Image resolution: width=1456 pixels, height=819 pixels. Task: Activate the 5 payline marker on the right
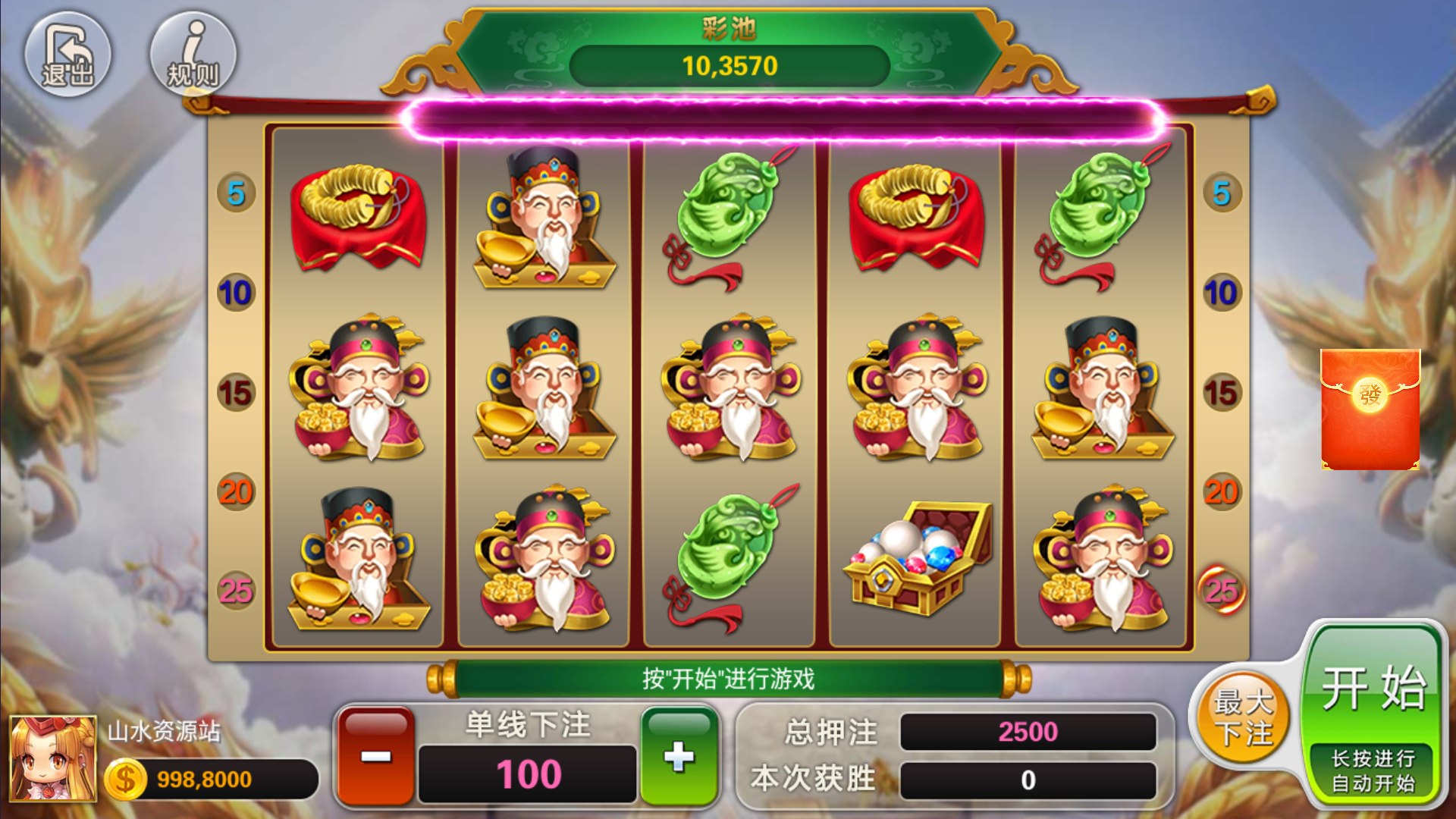pyautogui.click(x=1221, y=194)
